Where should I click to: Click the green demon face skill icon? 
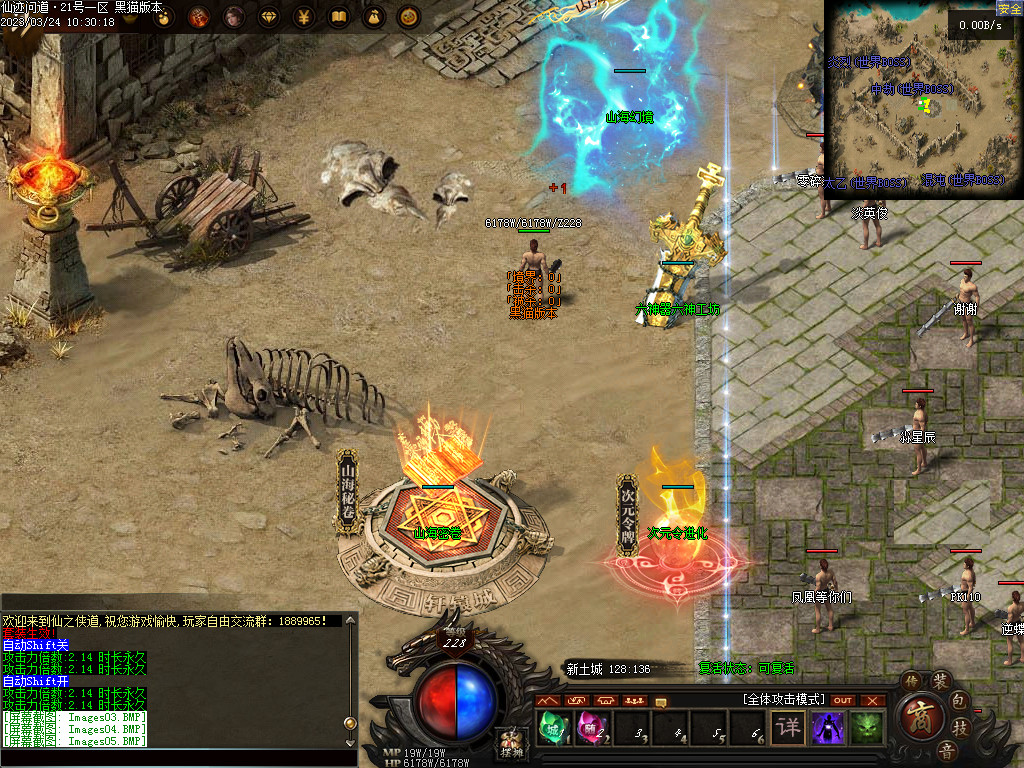pos(867,727)
